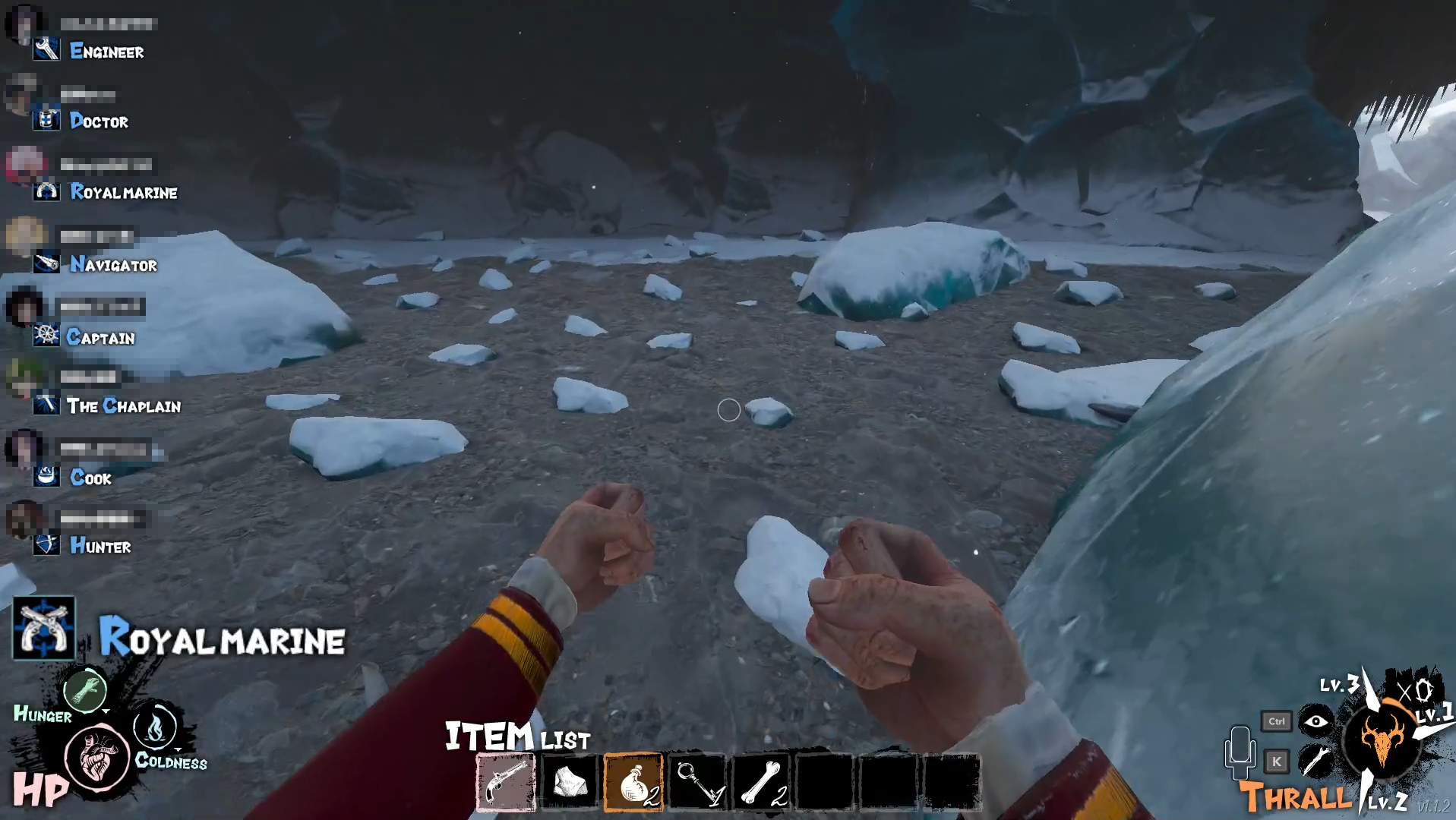Activate the eye vision ability icon
The height and width of the screenshot is (820, 1456).
point(1316,721)
